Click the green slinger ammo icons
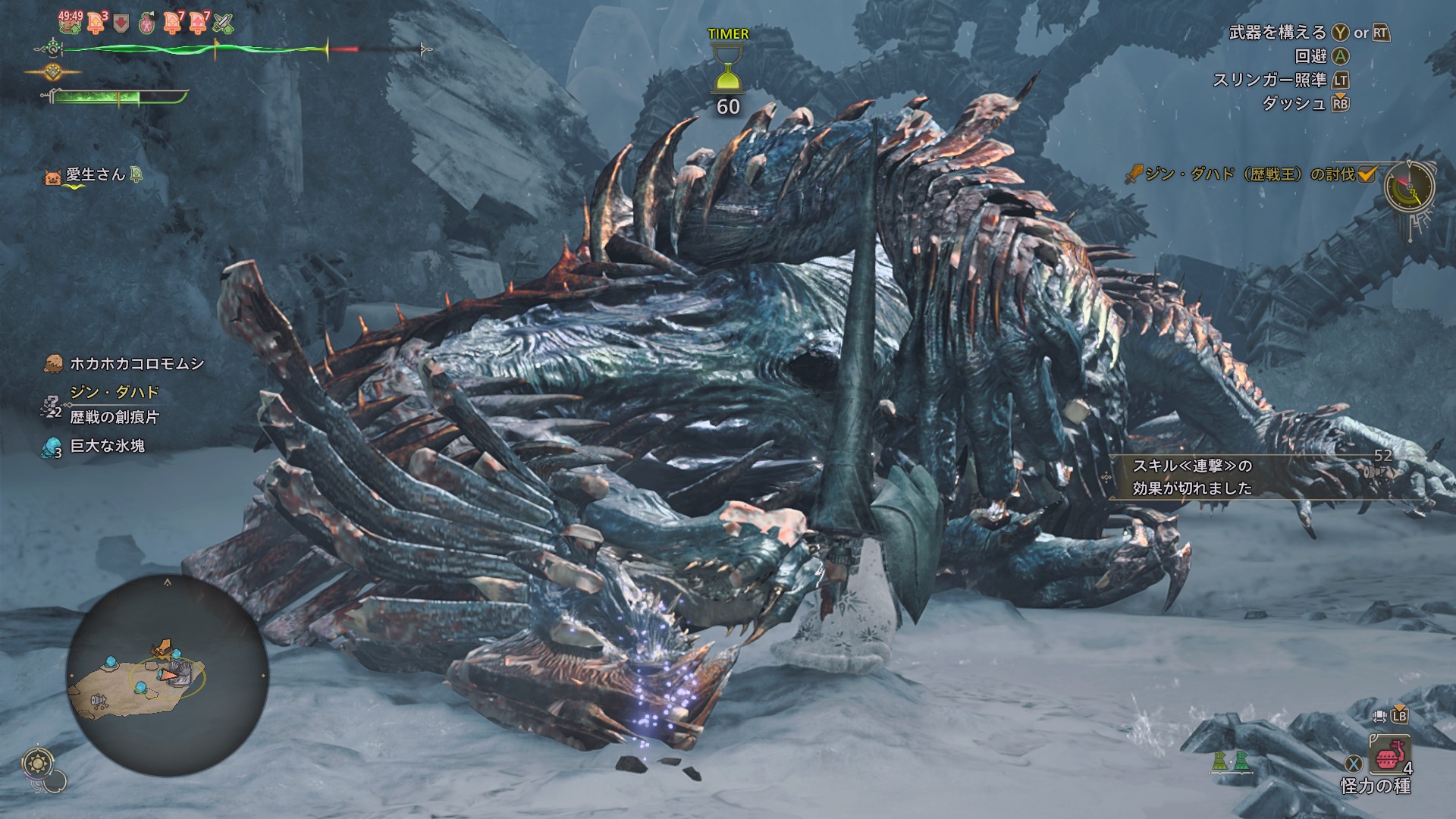The image size is (1456, 819). click(x=1231, y=761)
